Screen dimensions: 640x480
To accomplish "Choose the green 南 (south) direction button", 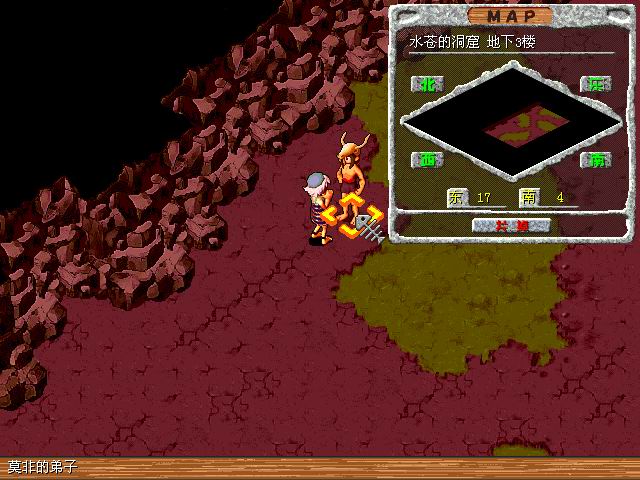I will click(598, 159).
